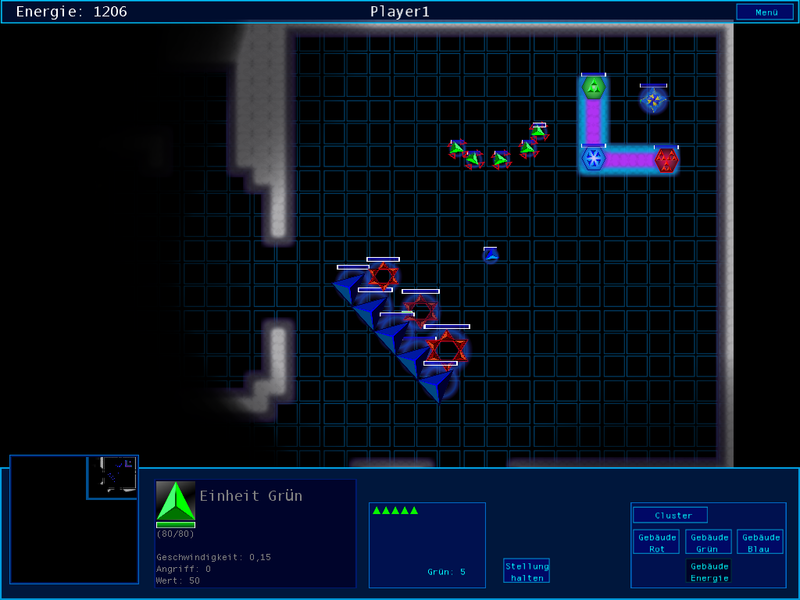The width and height of the screenshot is (800, 600).
Task: Open the Menü button
Action: tap(766, 12)
